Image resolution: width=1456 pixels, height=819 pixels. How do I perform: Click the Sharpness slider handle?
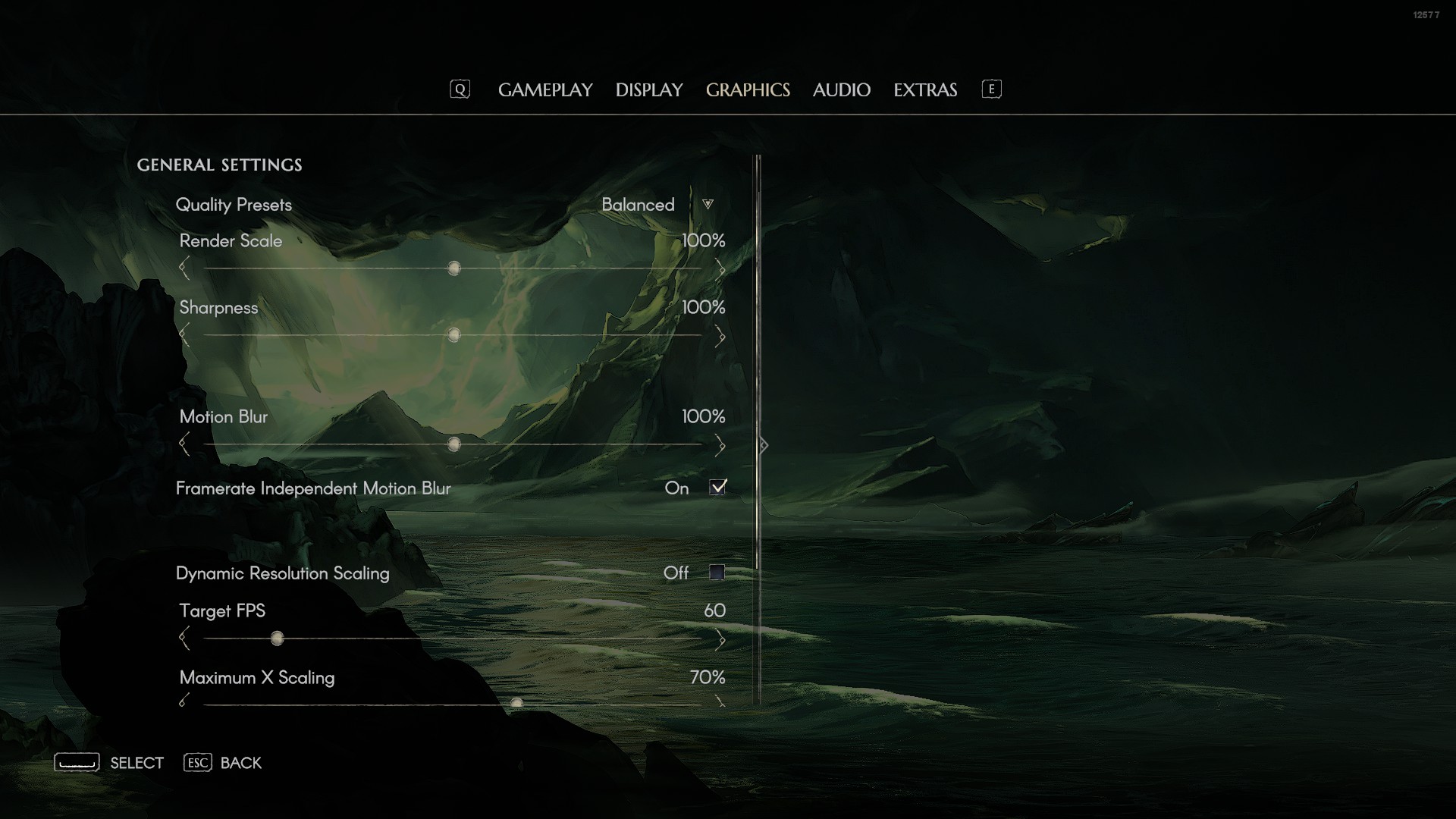click(x=453, y=335)
